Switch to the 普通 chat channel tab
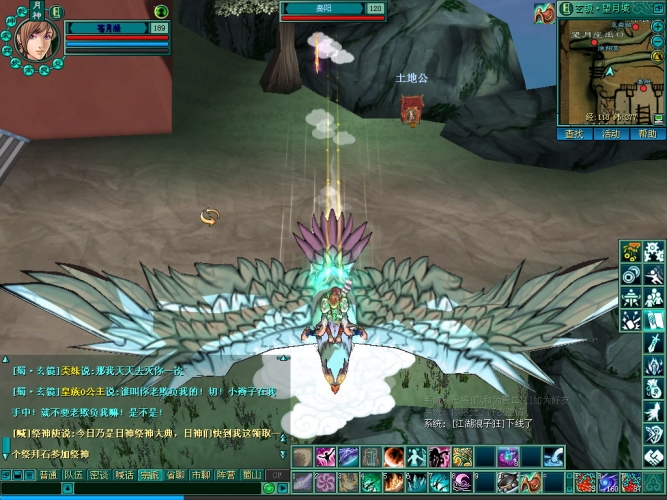 click(x=48, y=475)
